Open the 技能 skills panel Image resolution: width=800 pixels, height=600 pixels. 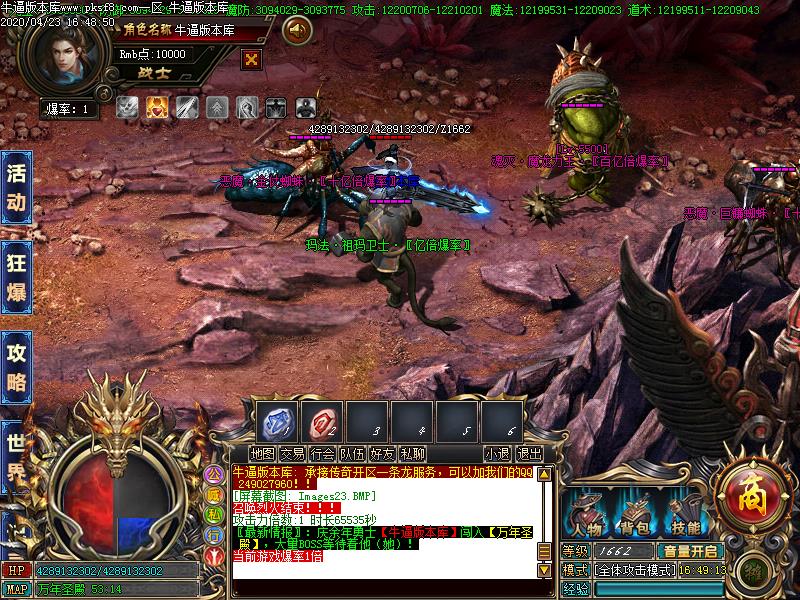tap(686, 514)
